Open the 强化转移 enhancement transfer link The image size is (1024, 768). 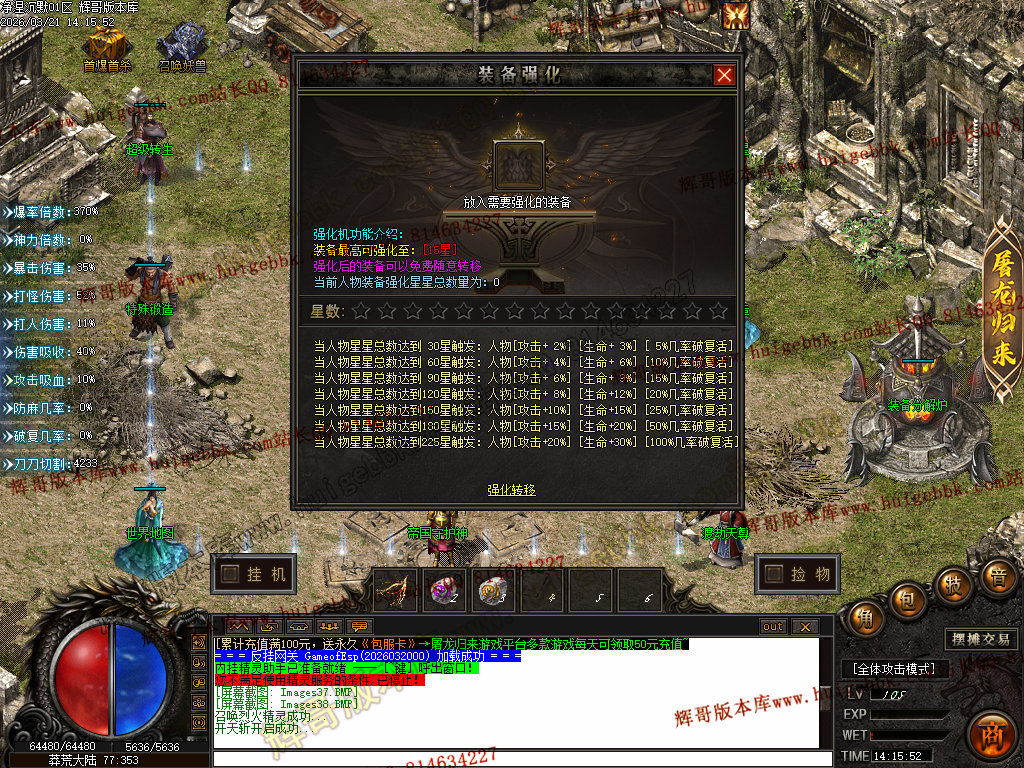pos(511,490)
